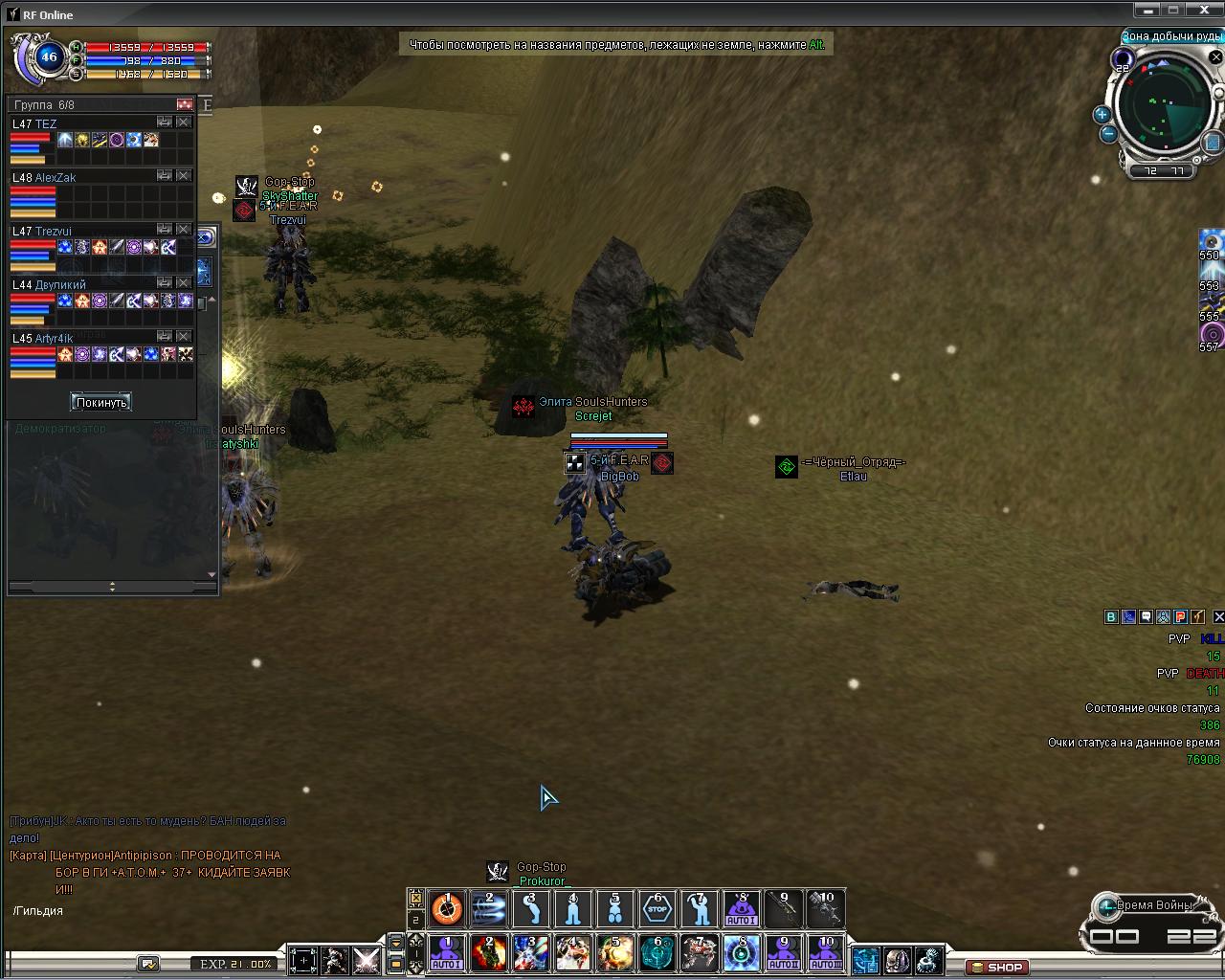Open the helmet icon beside the hotbar
1225x980 pixels.
point(897,959)
